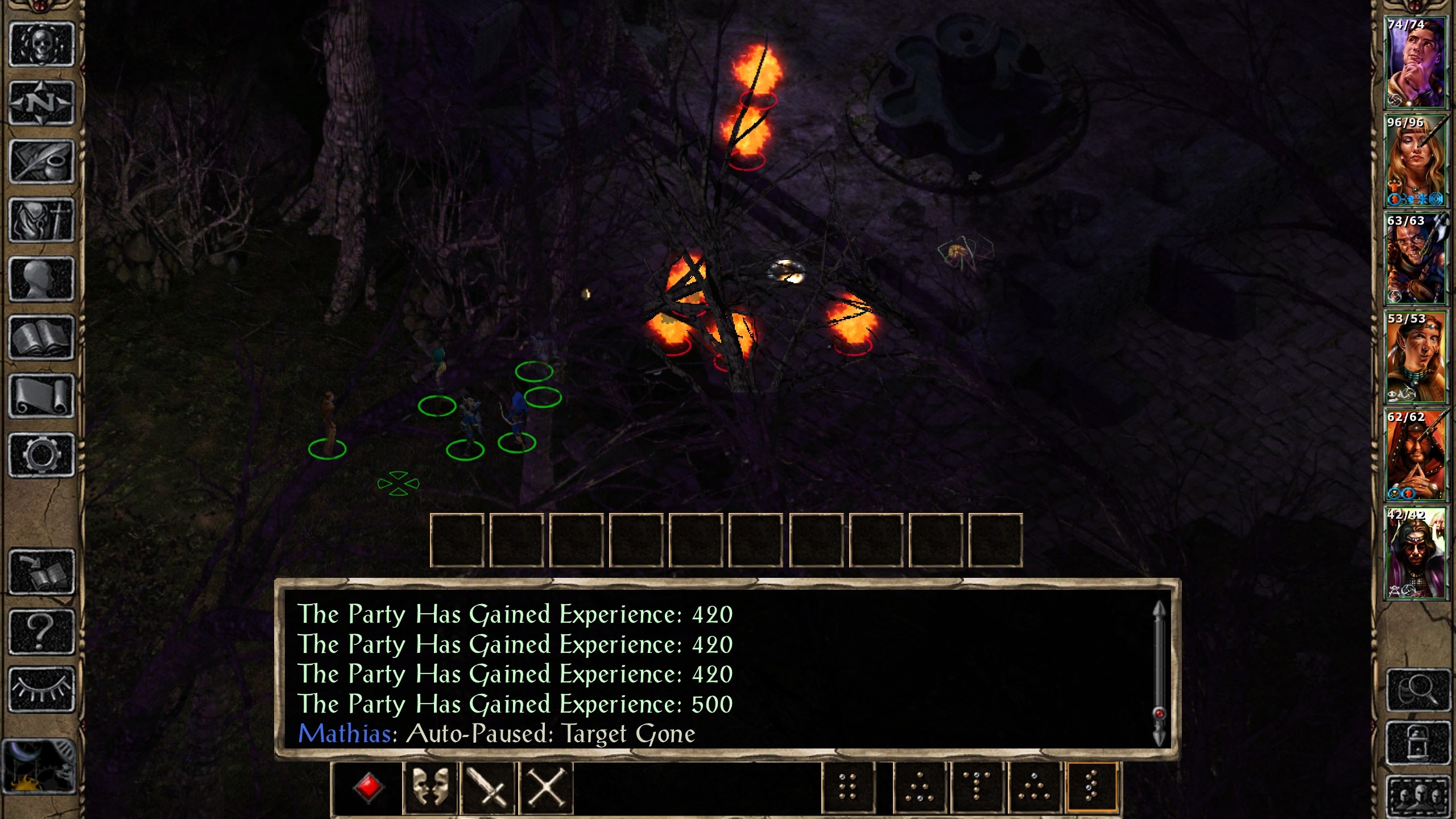Click the skull icon button

[x=42, y=44]
